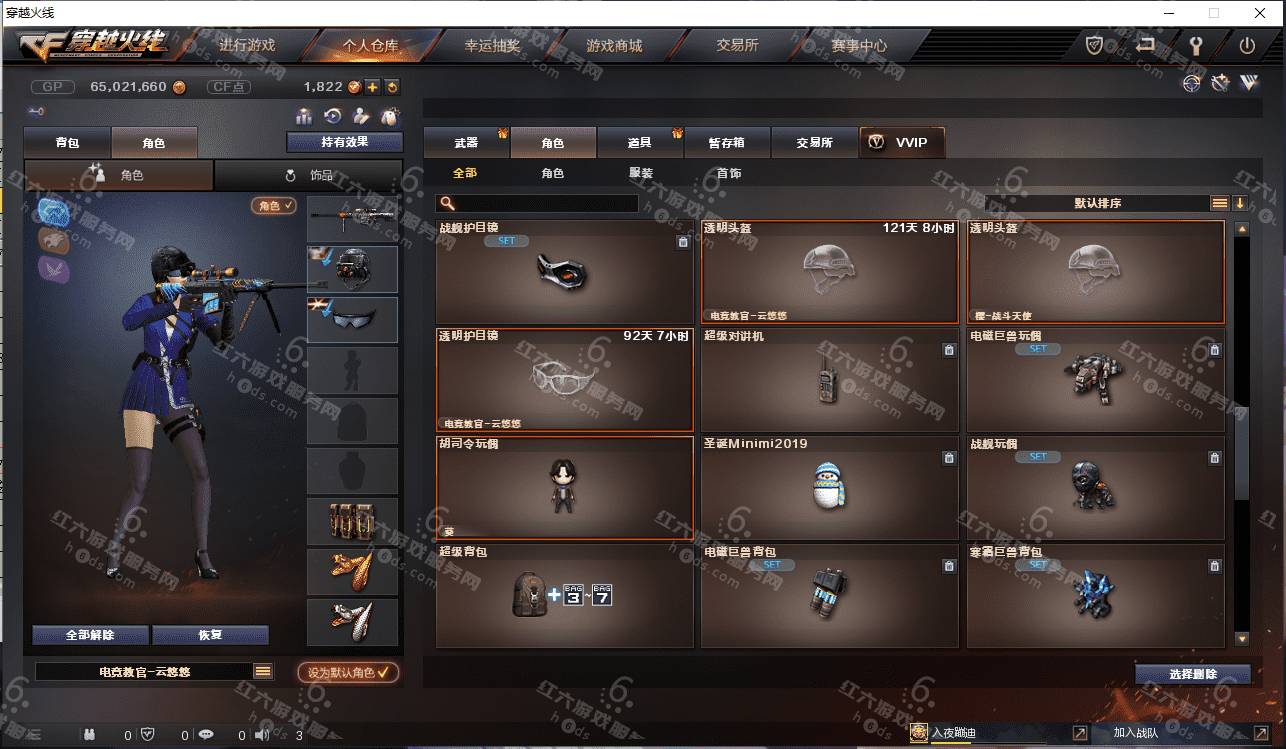The width and height of the screenshot is (1286, 749).
Task: Open the 道具 items tab
Action: click(x=640, y=143)
